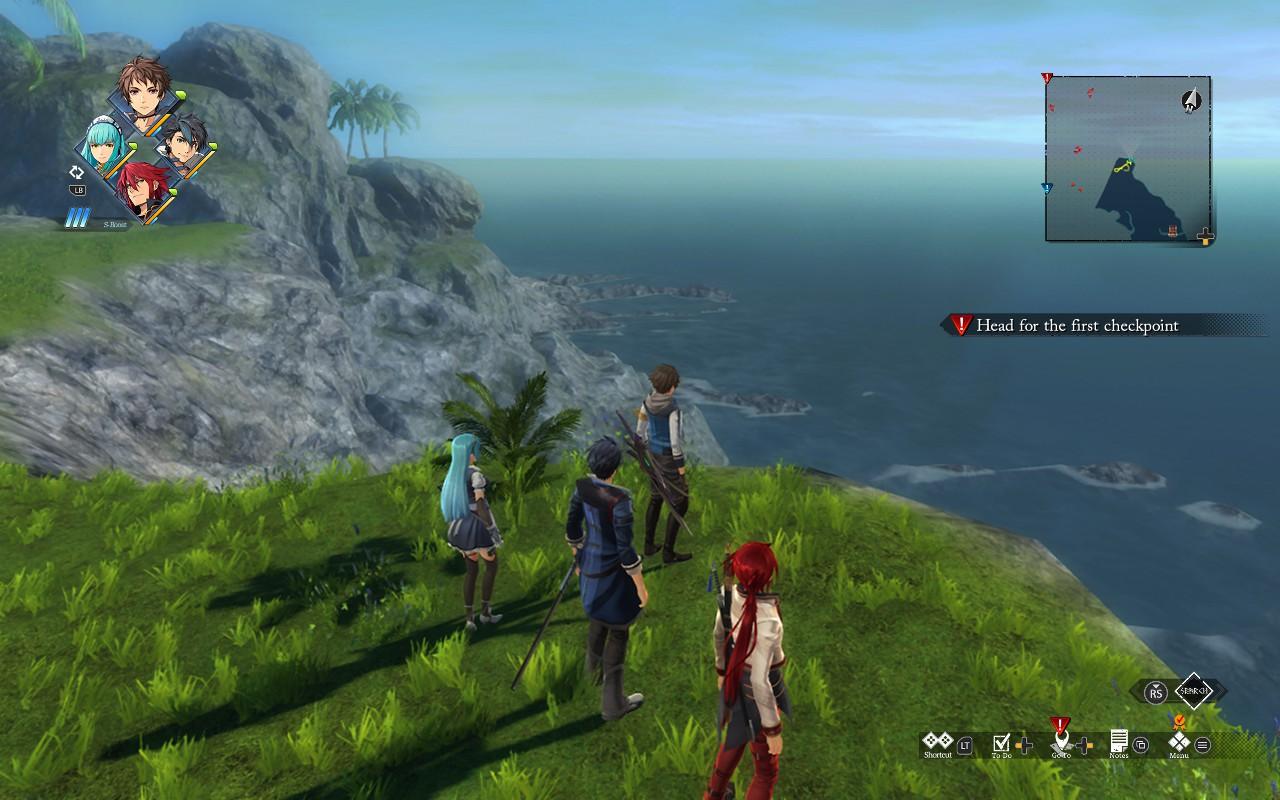Select the red quest marker on minimap corner
The width and height of the screenshot is (1280, 800).
[1047, 78]
